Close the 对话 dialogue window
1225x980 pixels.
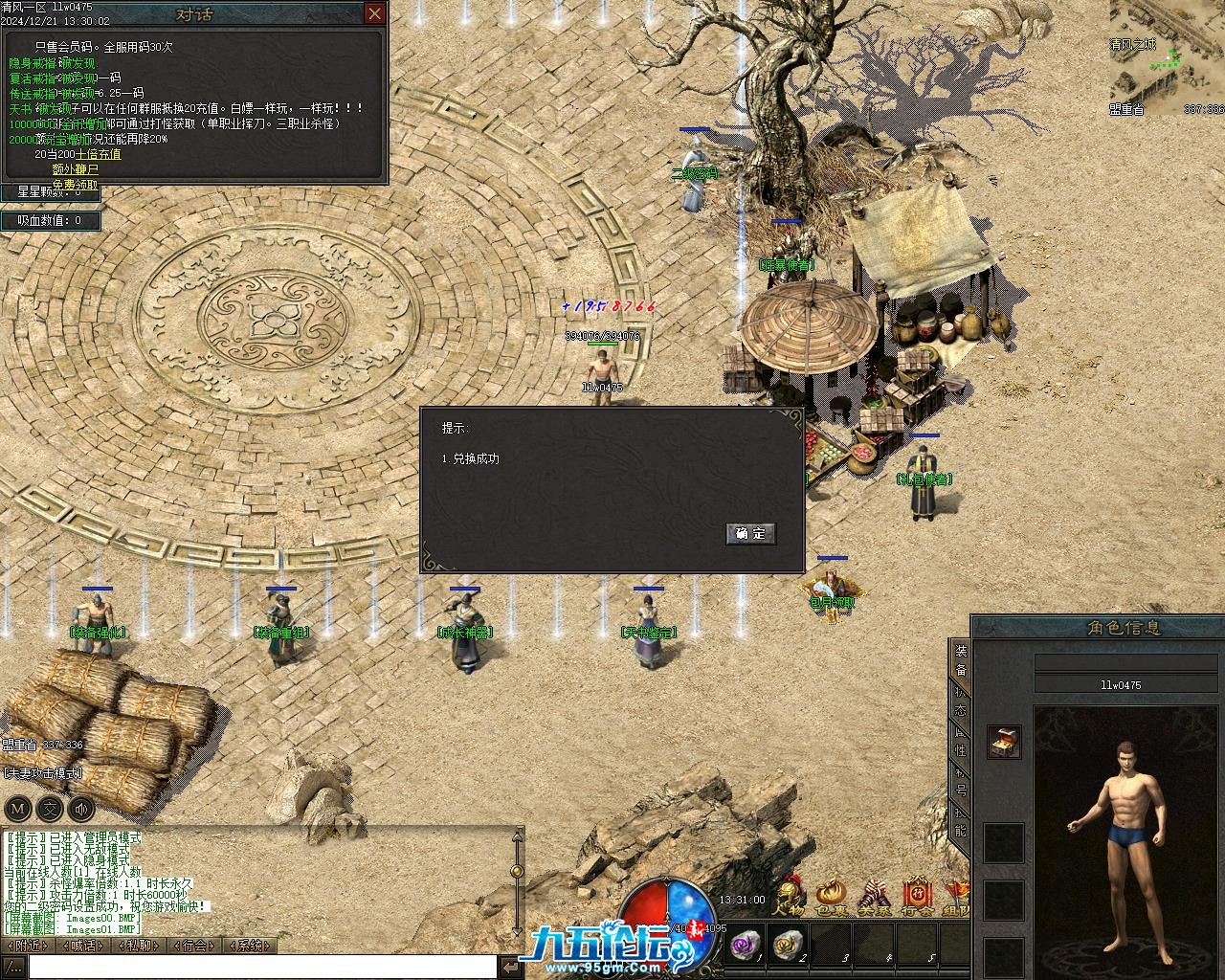click(374, 13)
